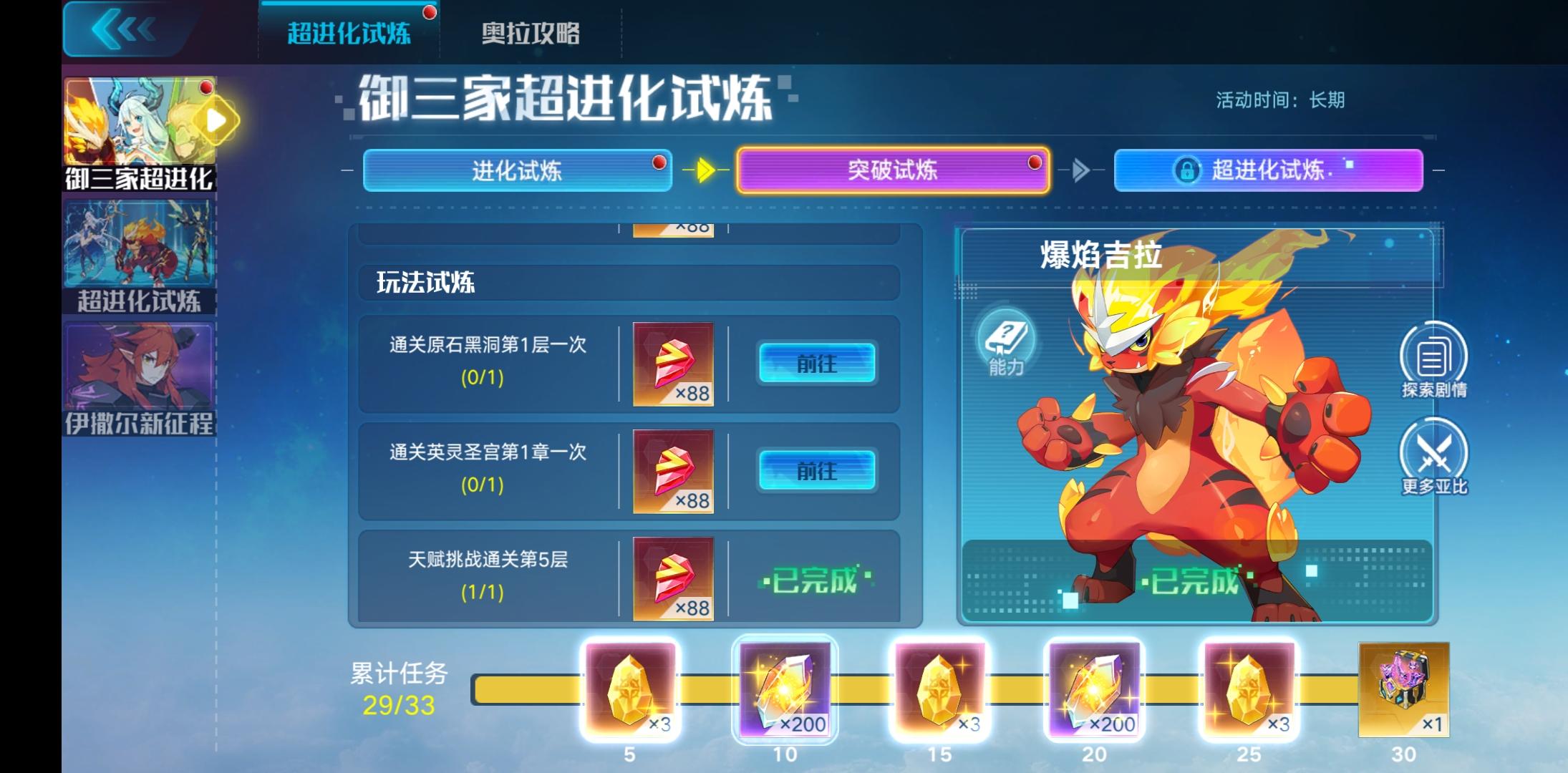
Task: Select the 超进化试炼 sidebar thumbnail
Action: click(138, 247)
